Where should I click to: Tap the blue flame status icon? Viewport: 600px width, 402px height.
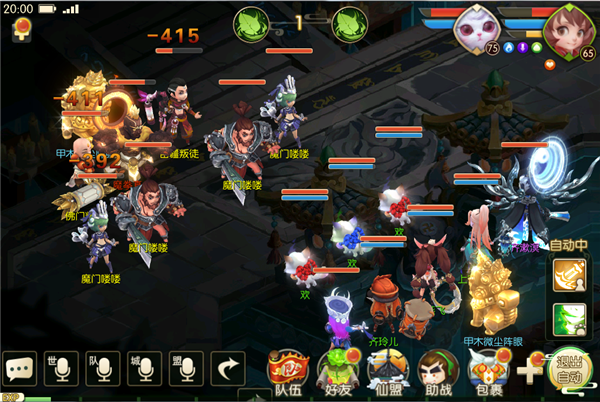point(509,47)
